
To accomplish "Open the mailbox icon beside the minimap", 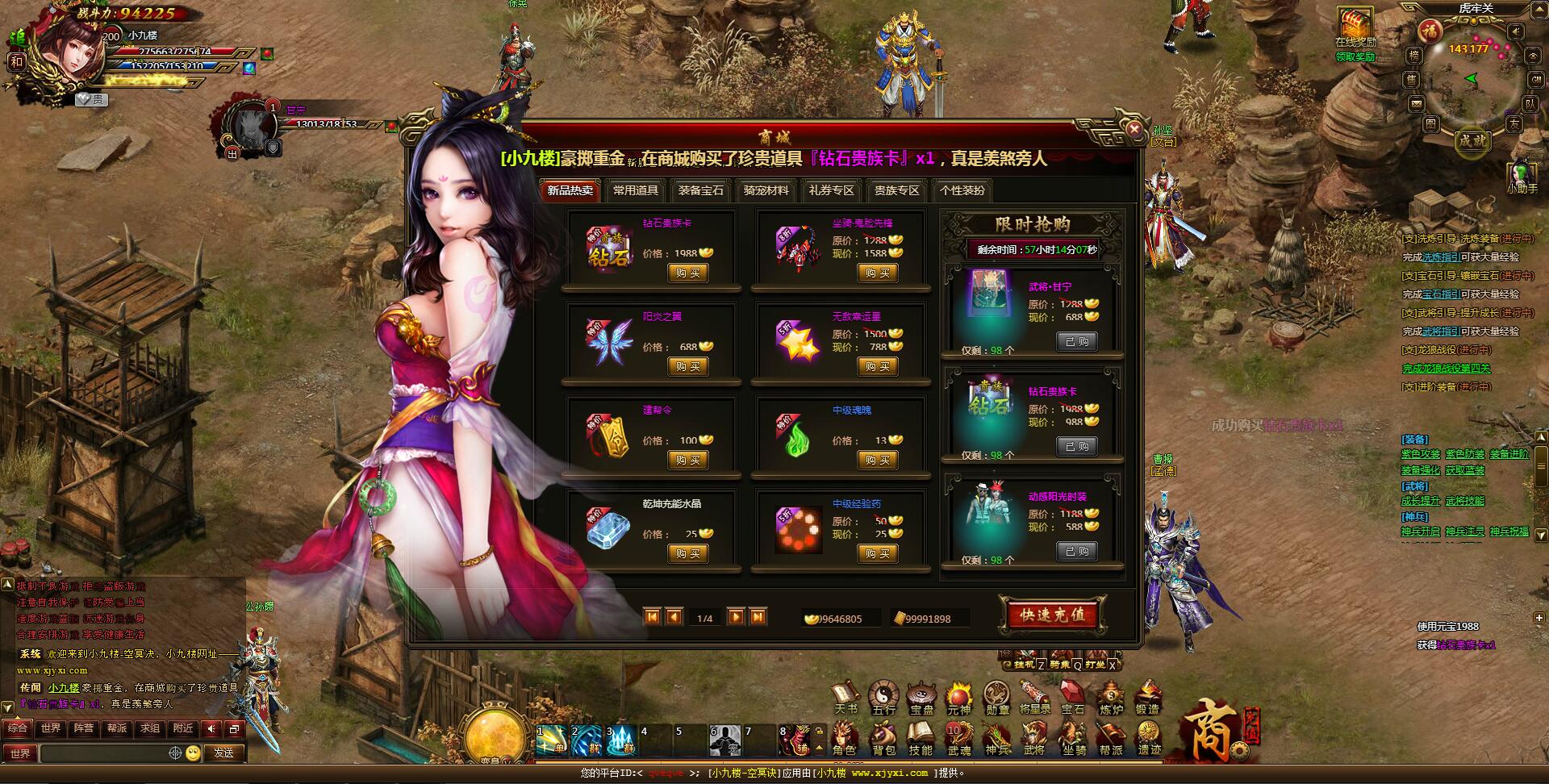I will click(1416, 104).
